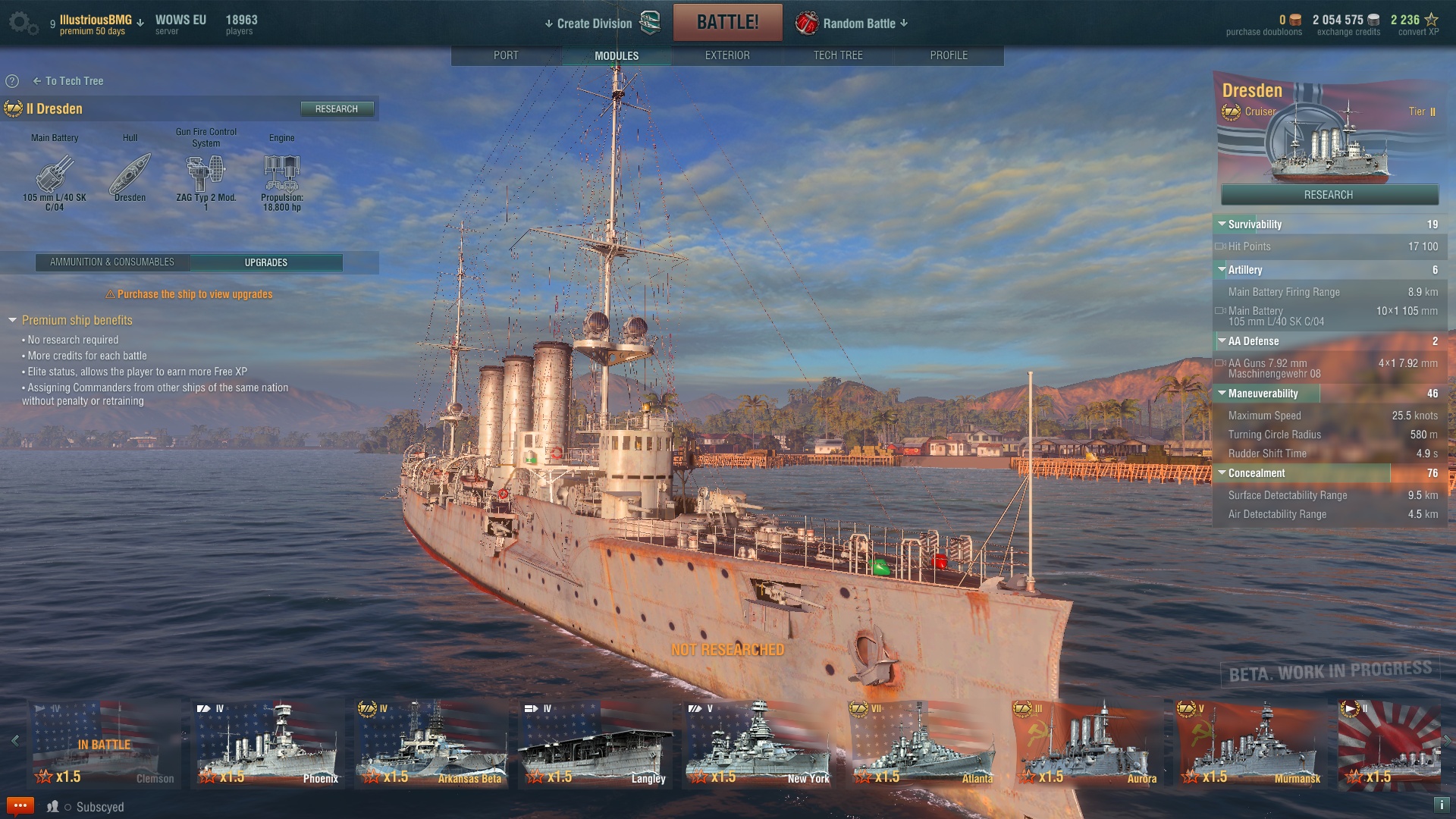Go to the Tech Tree tab
Viewport: 1456px width, 819px height.
tap(837, 55)
